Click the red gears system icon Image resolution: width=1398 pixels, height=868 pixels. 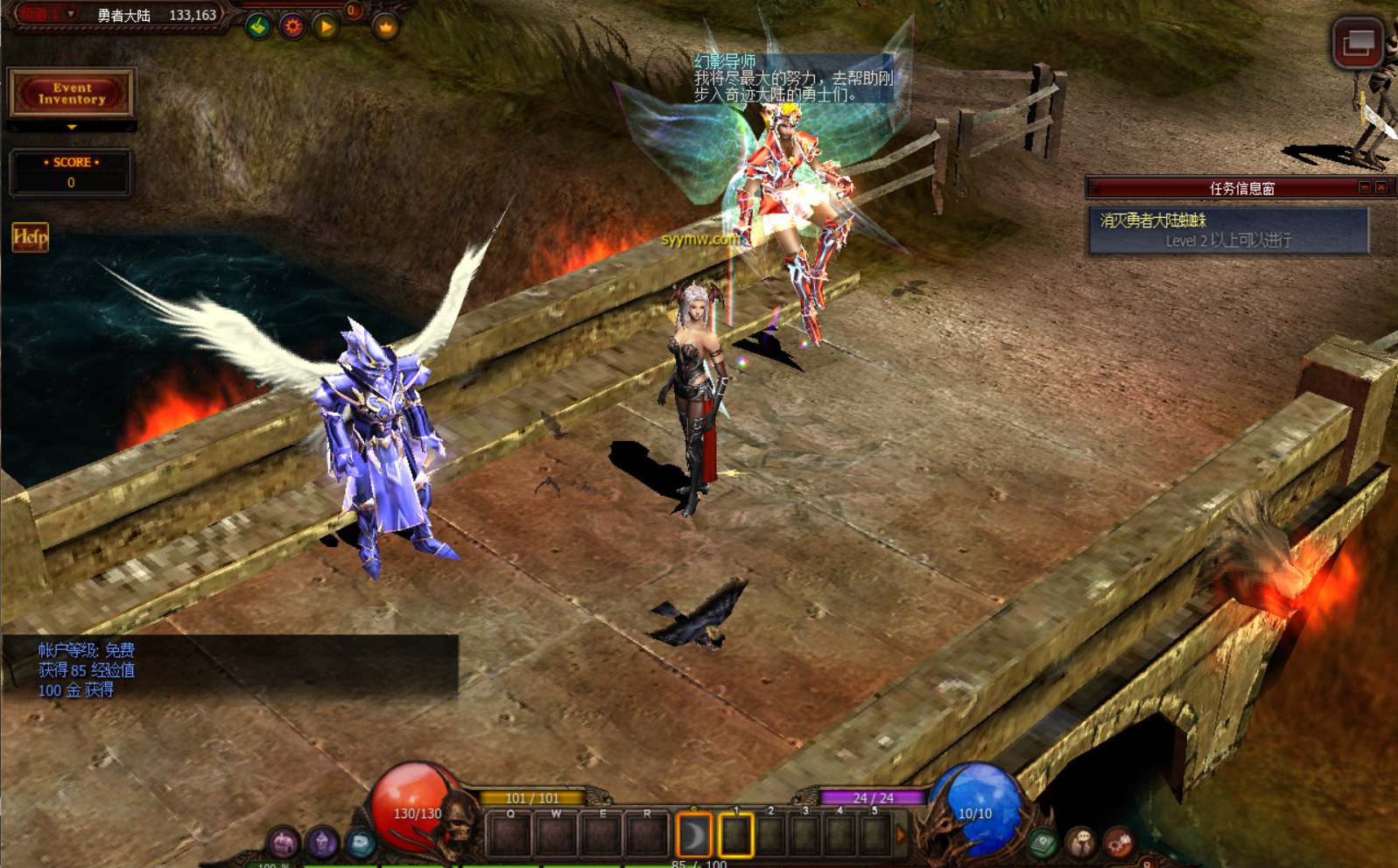(1119, 843)
